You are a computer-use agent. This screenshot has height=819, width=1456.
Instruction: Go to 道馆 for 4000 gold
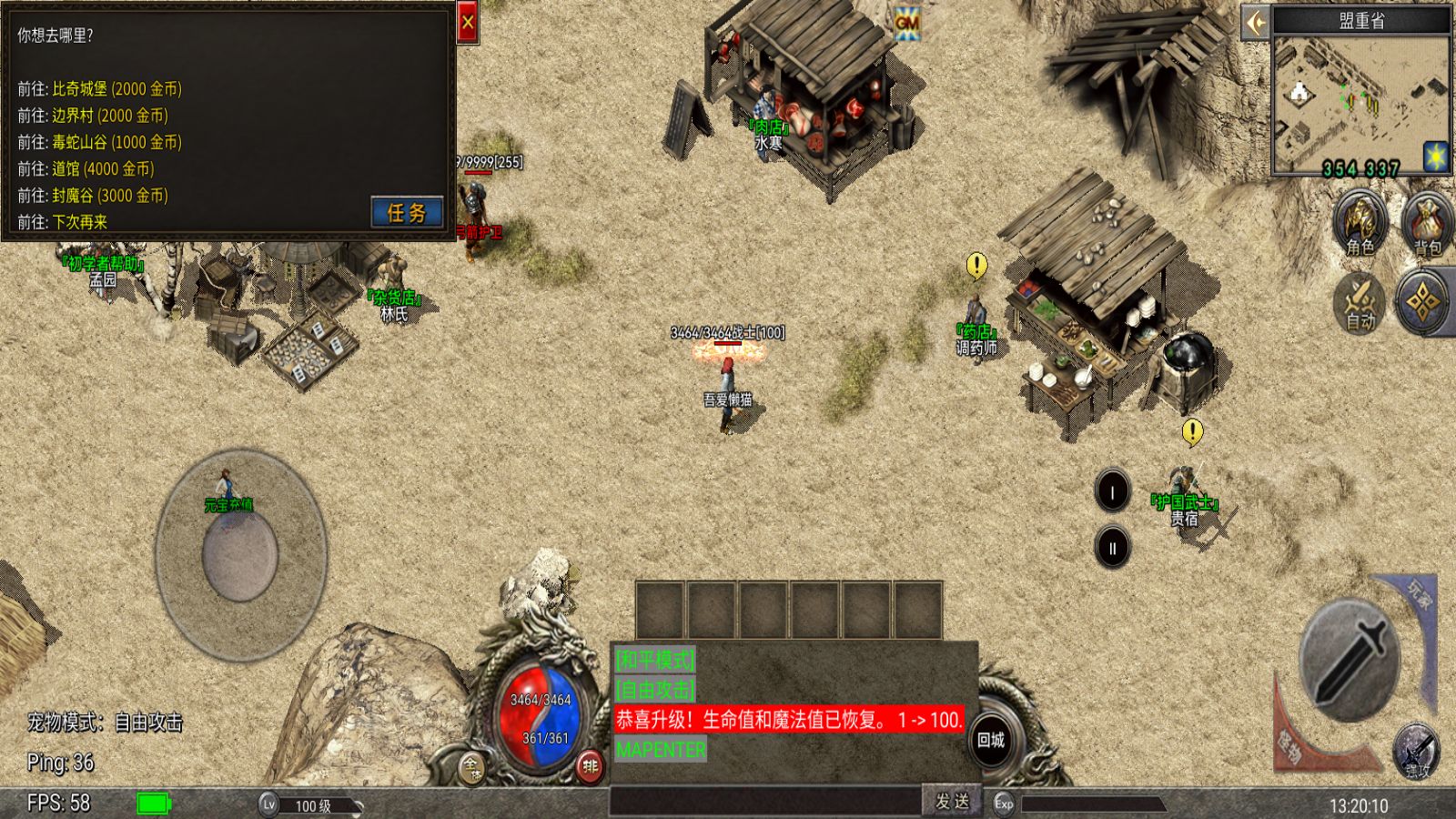[x=103, y=168]
